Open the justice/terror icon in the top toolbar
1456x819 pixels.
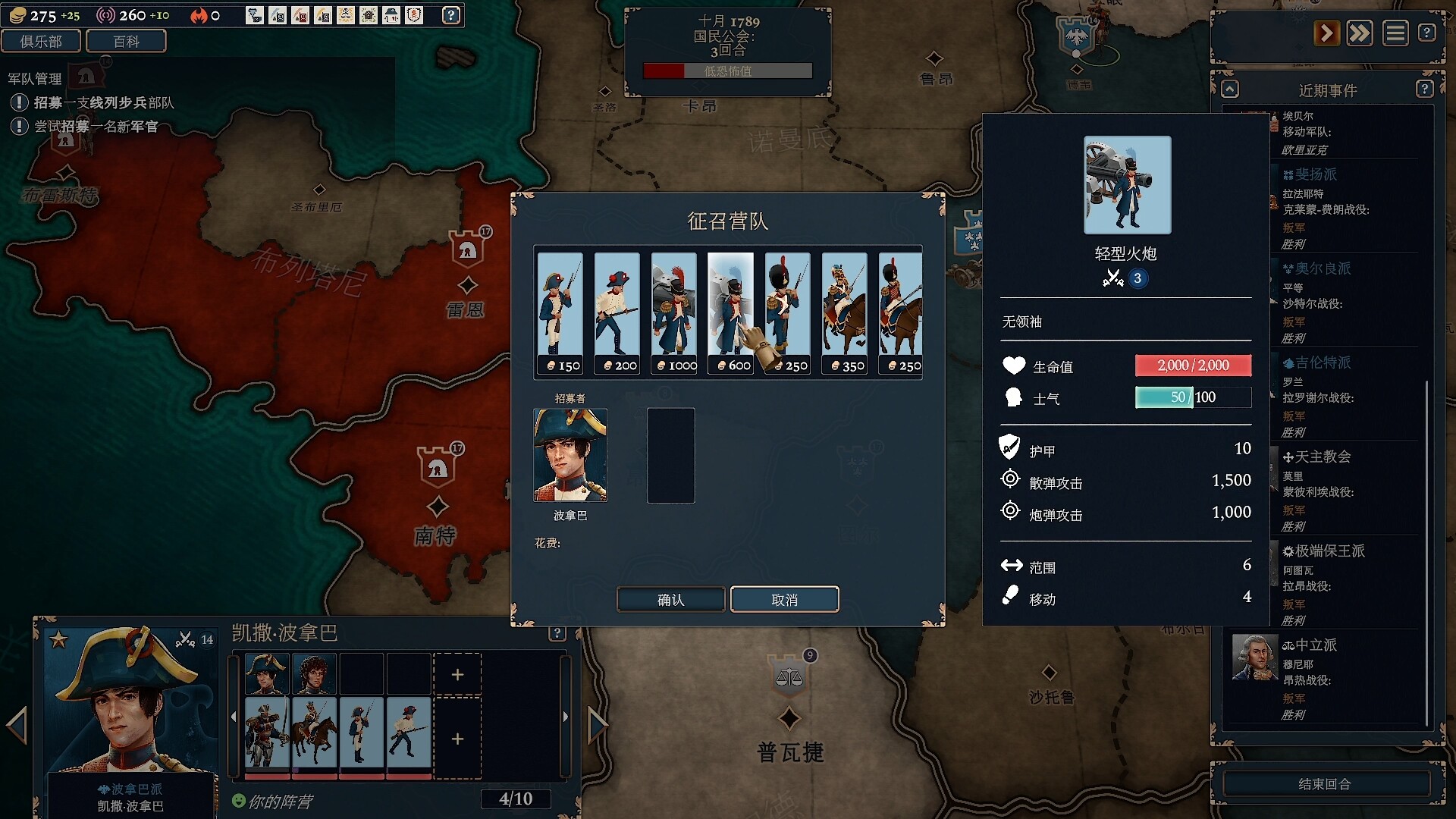coord(346,15)
